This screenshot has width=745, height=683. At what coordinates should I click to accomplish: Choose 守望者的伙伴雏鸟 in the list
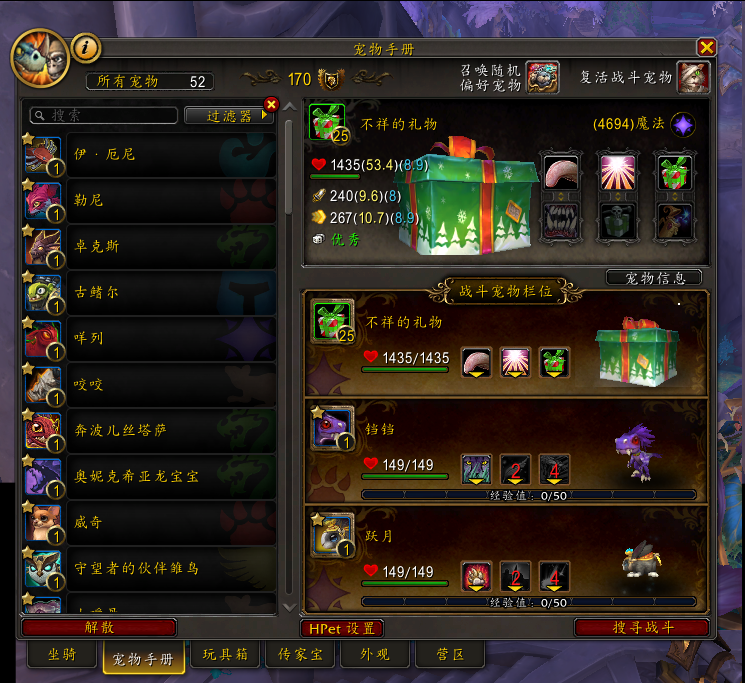click(x=150, y=568)
